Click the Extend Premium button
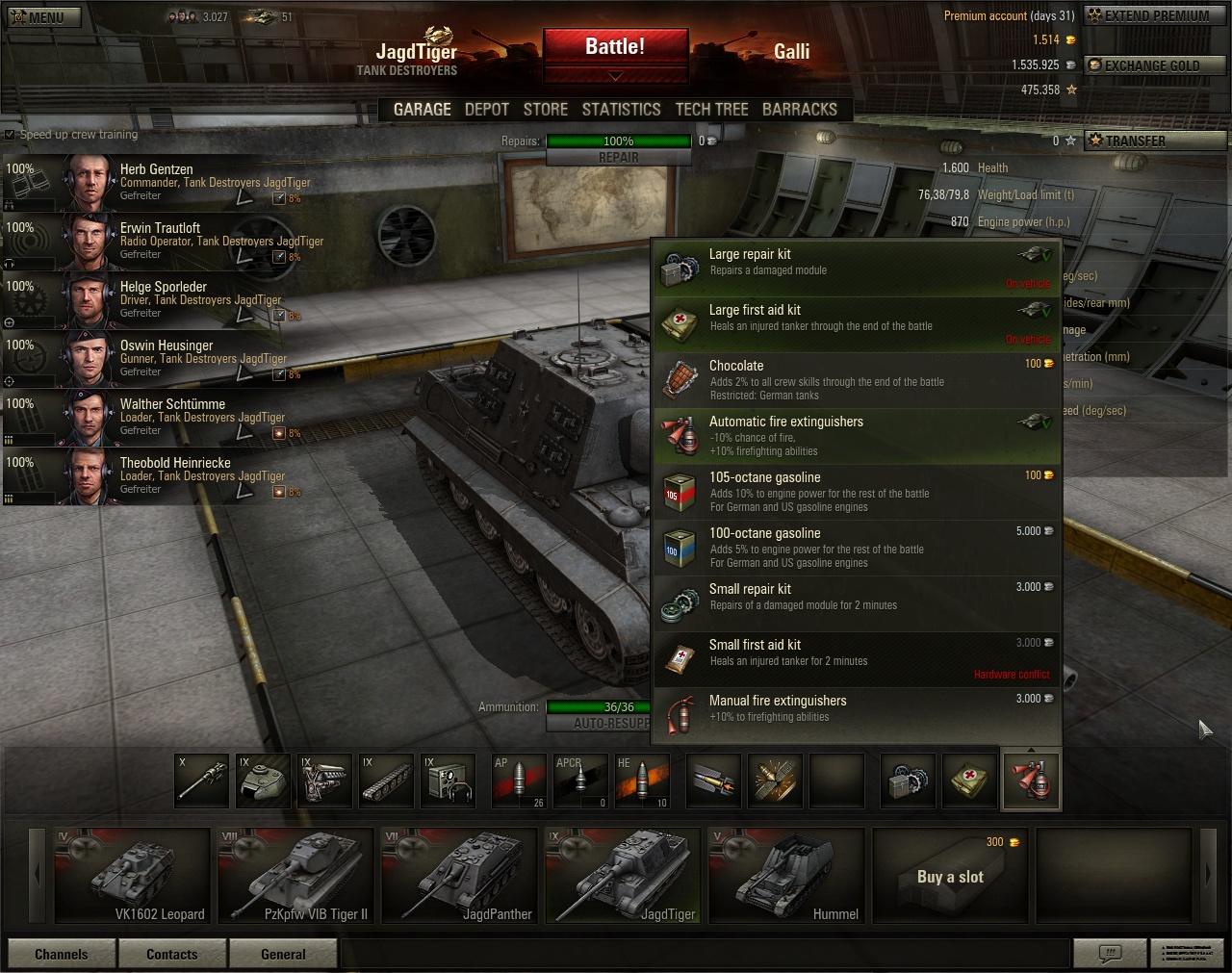 [x=1155, y=16]
